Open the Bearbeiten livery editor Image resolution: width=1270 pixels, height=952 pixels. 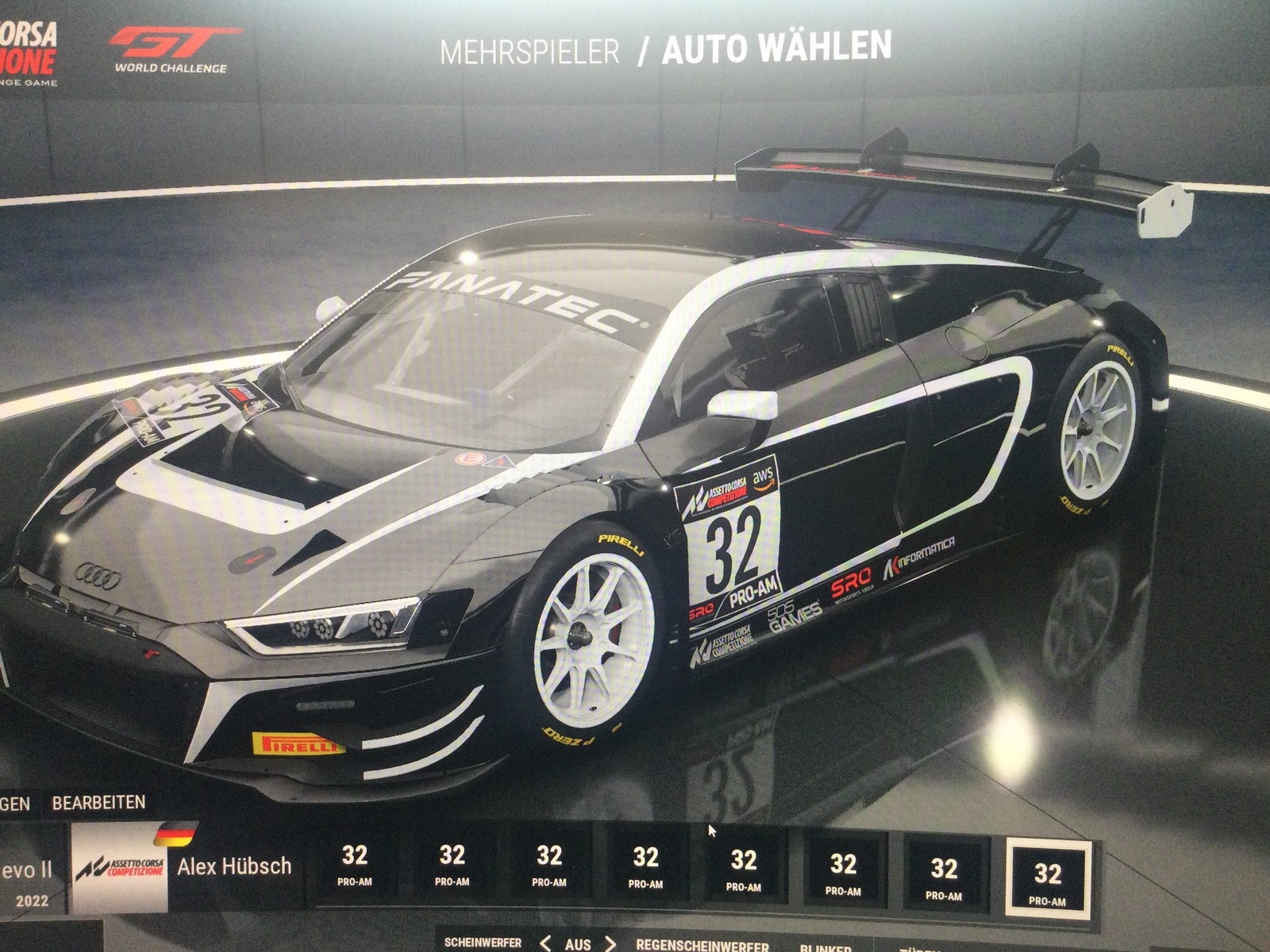98,802
